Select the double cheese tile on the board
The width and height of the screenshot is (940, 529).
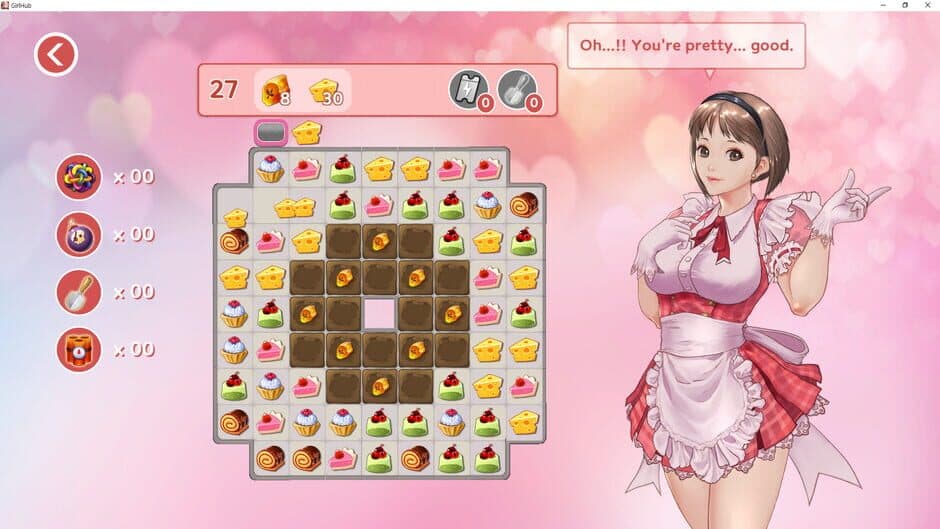tap(294, 207)
